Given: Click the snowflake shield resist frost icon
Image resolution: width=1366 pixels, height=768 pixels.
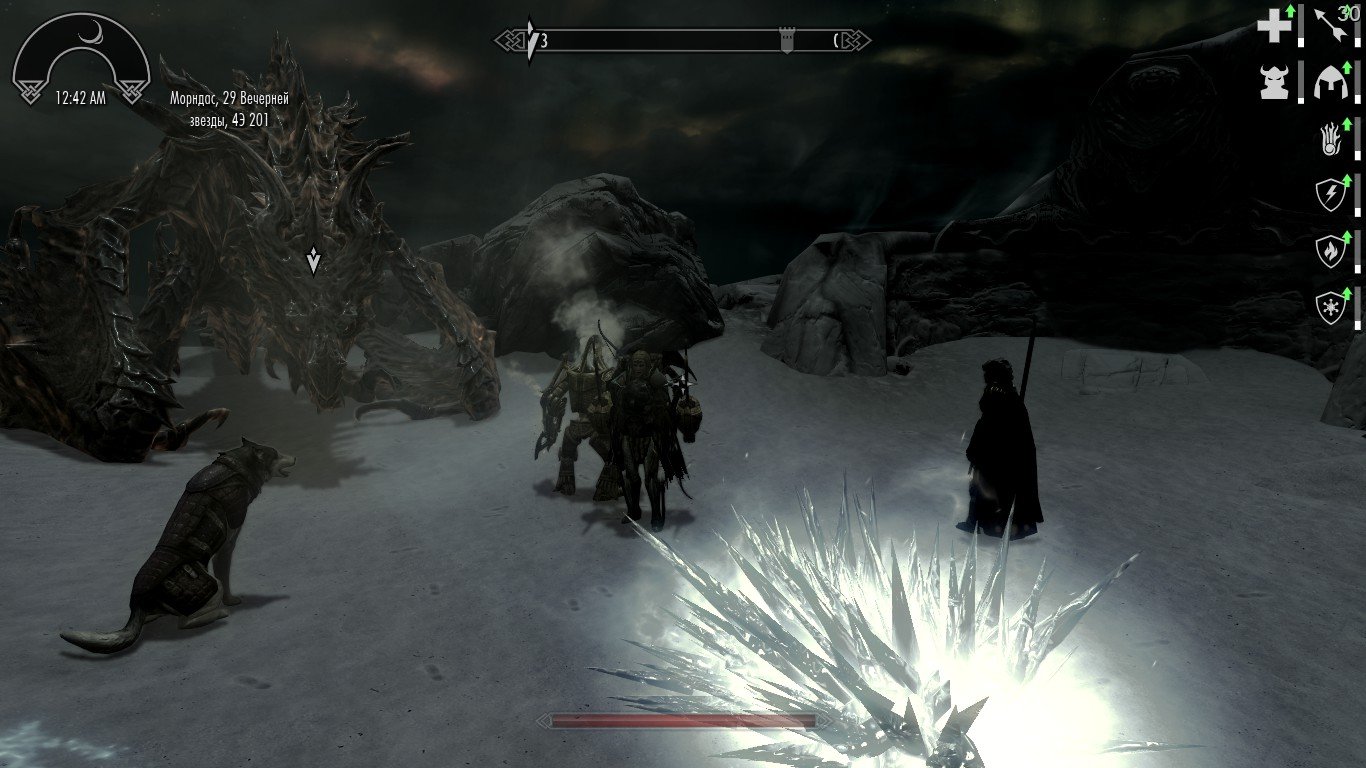Looking at the screenshot, I should 1332,307.
